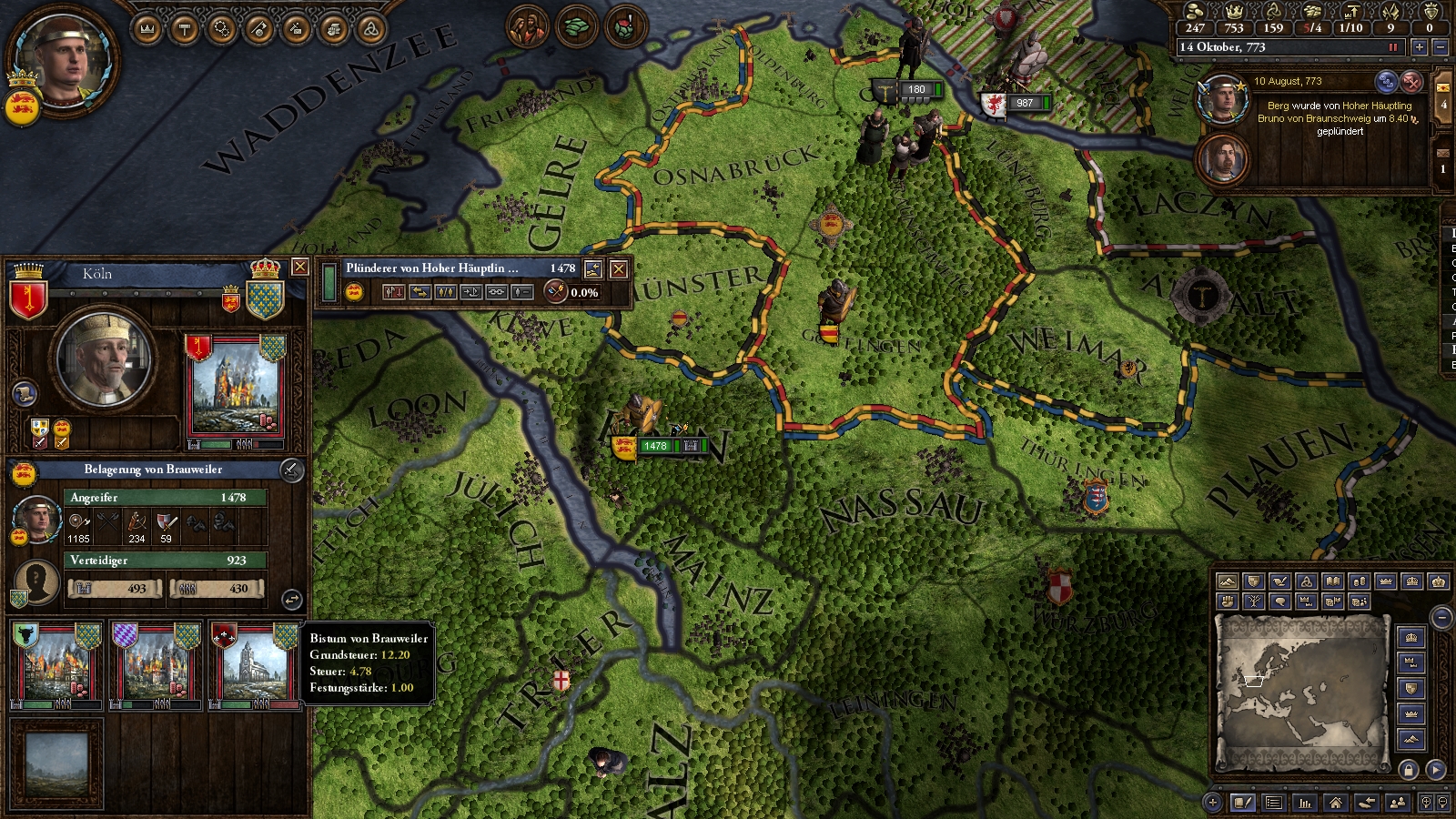Open the ledger bar chart button

coord(1305,803)
